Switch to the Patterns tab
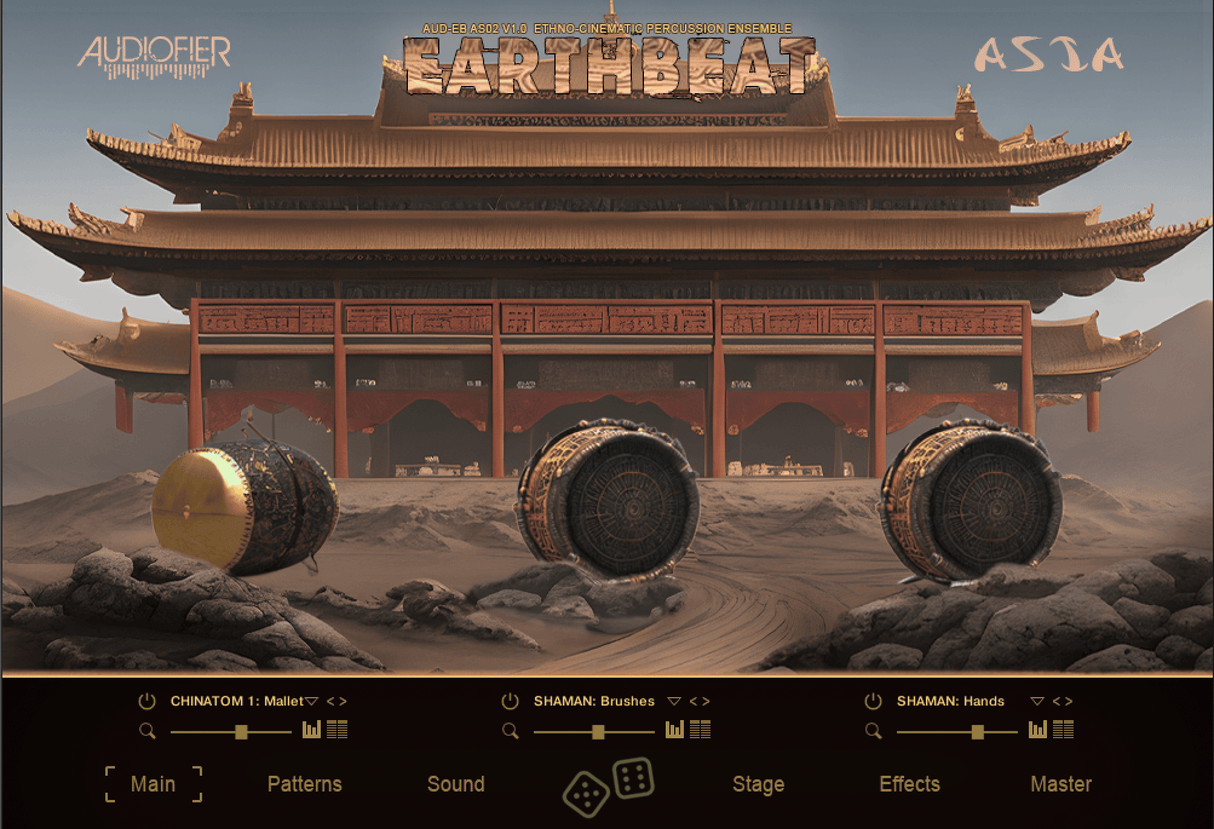The height and width of the screenshot is (829, 1214). pyautogui.click(x=304, y=784)
